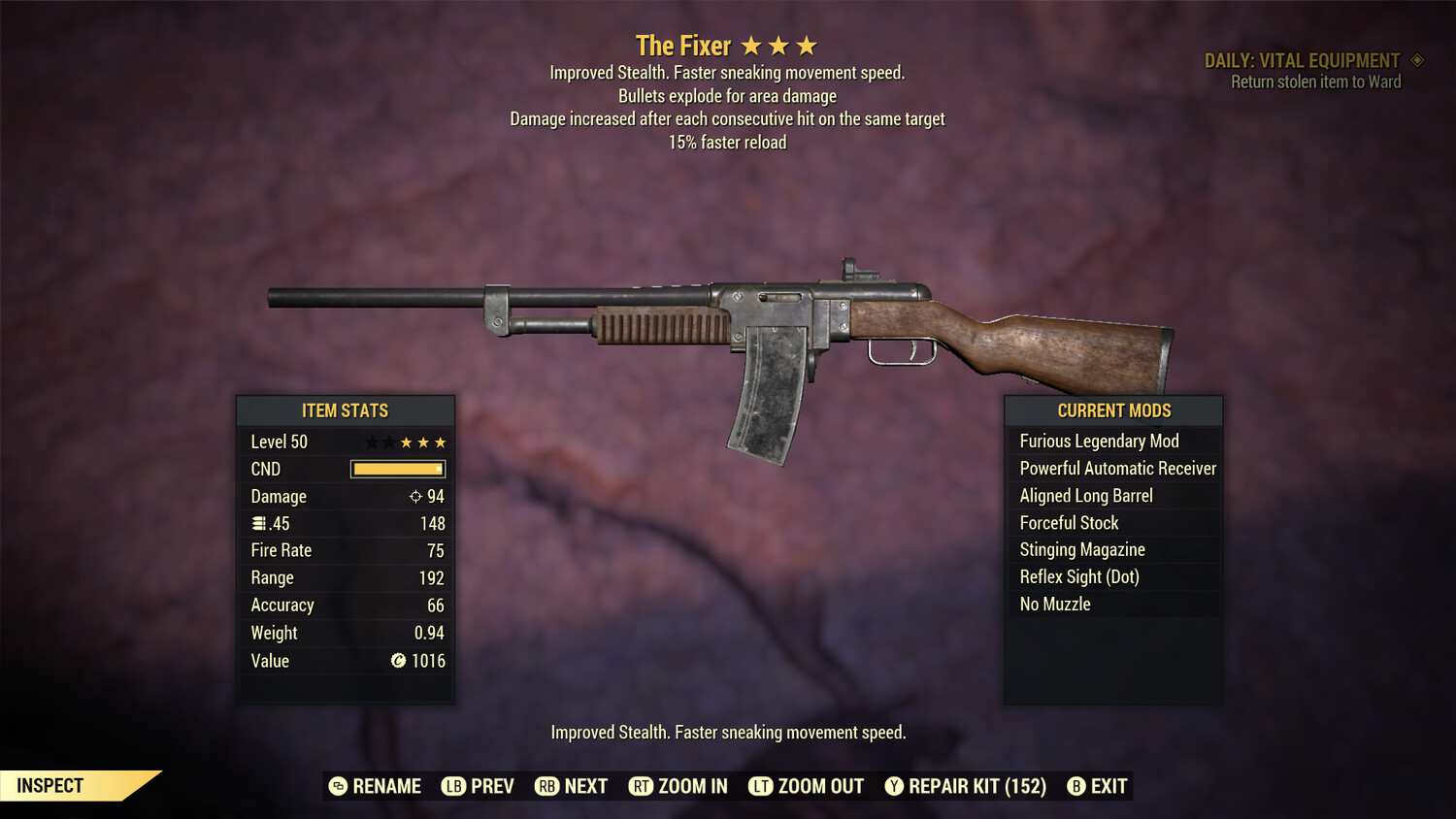
Task: Select the No Muzzle mod slot
Action: (x=1055, y=604)
